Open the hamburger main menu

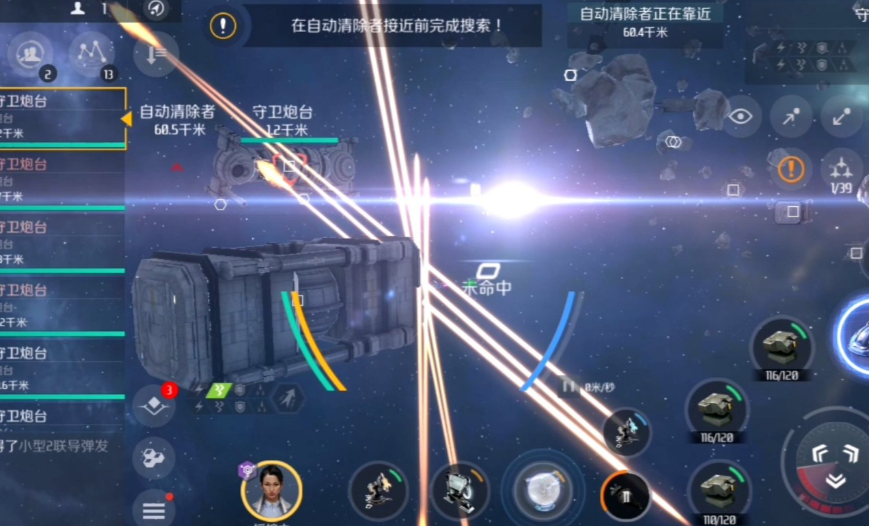(x=153, y=510)
